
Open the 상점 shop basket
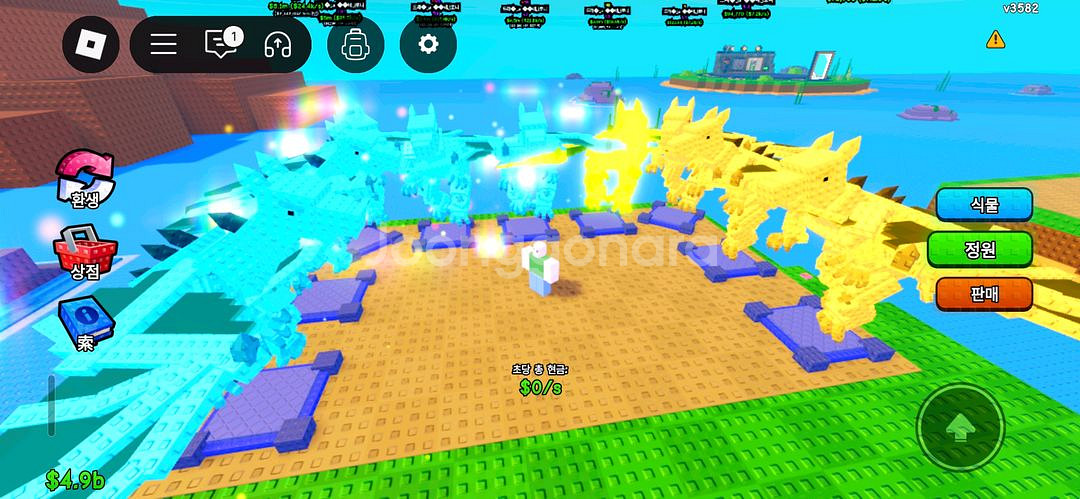point(85,250)
